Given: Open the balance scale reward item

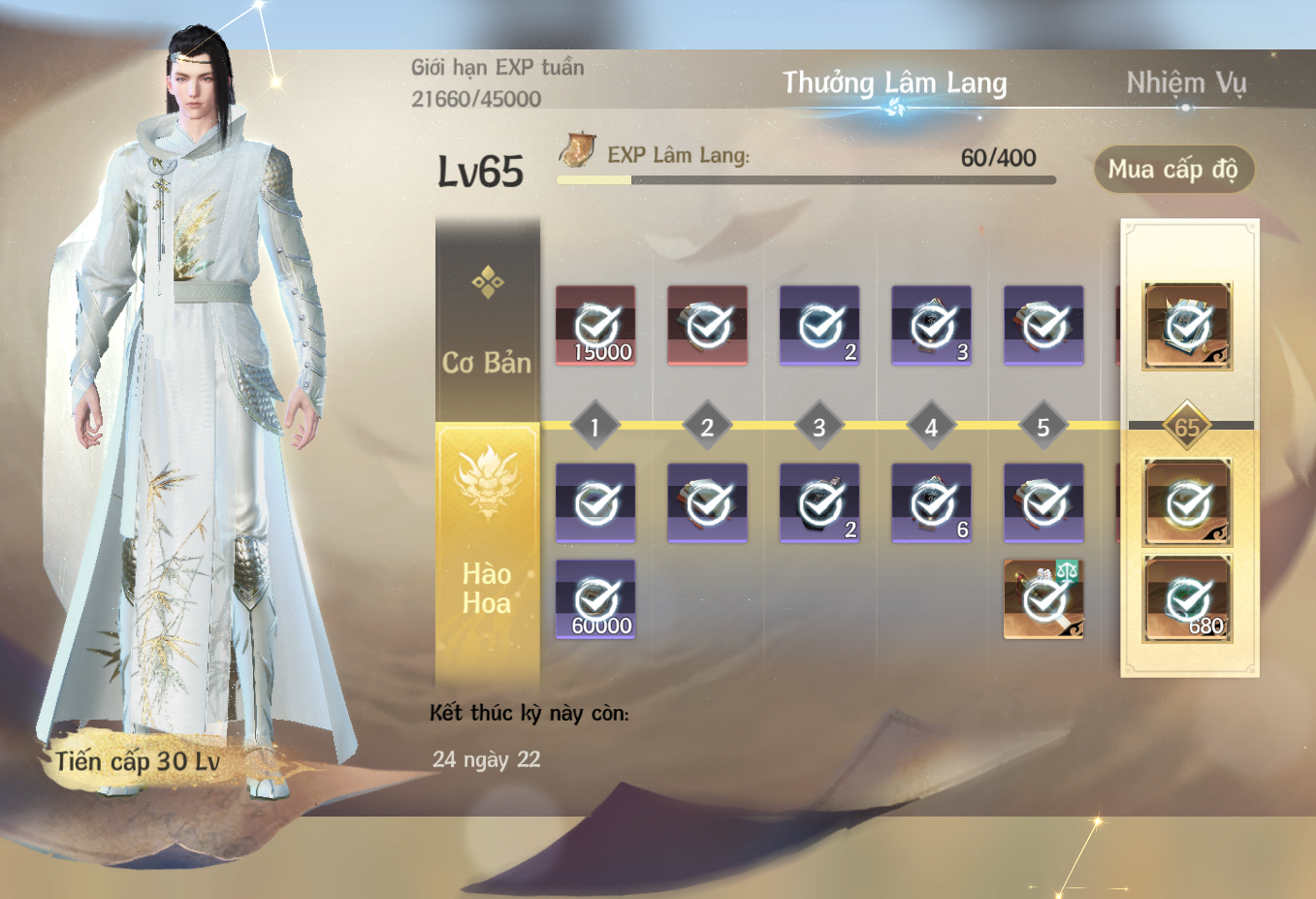Looking at the screenshot, I should pos(1043,599).
